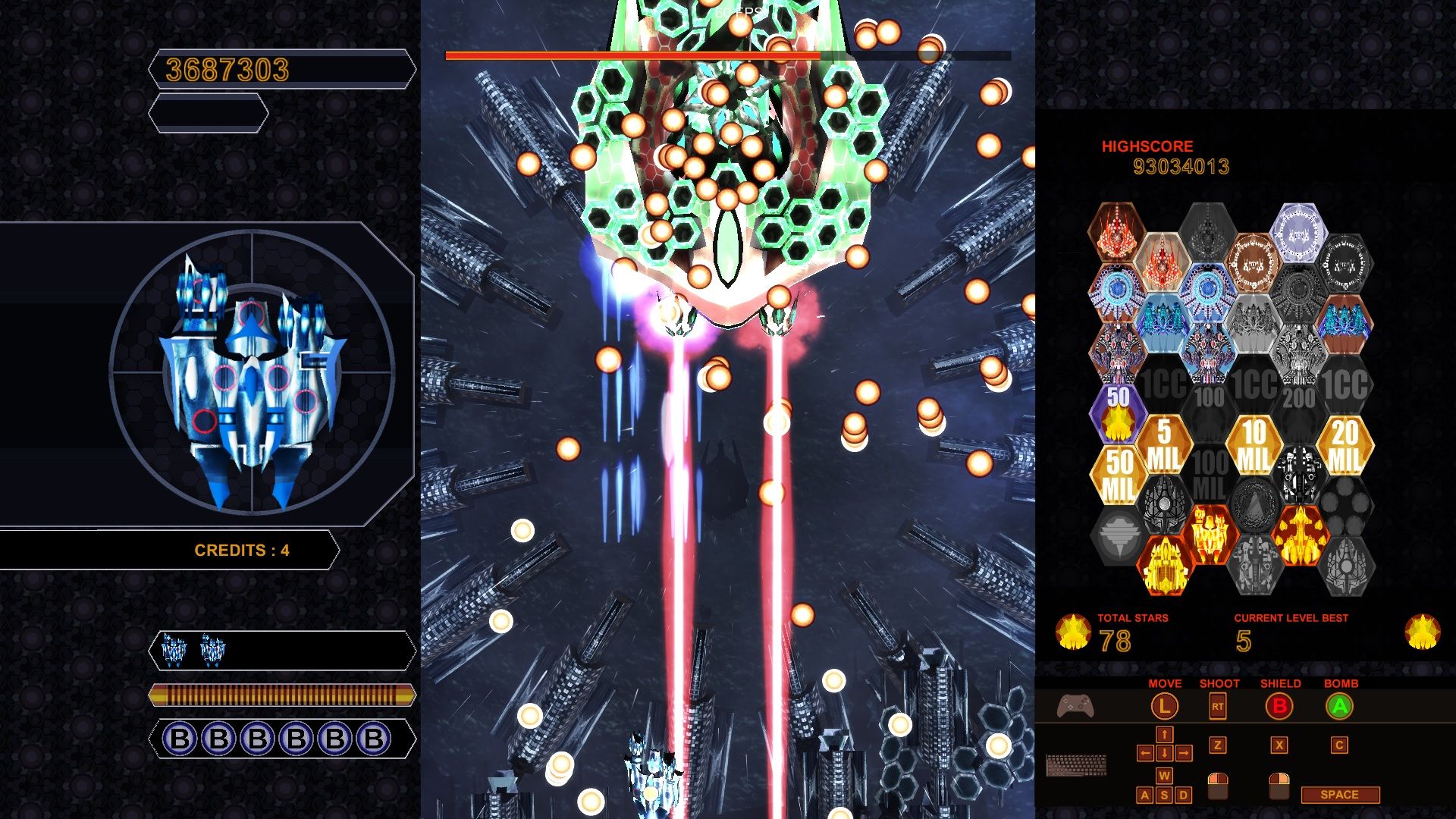The image size is (1456, 819).
Task: Click the SPACE bomb key binding
Action: click(1338, 794)
